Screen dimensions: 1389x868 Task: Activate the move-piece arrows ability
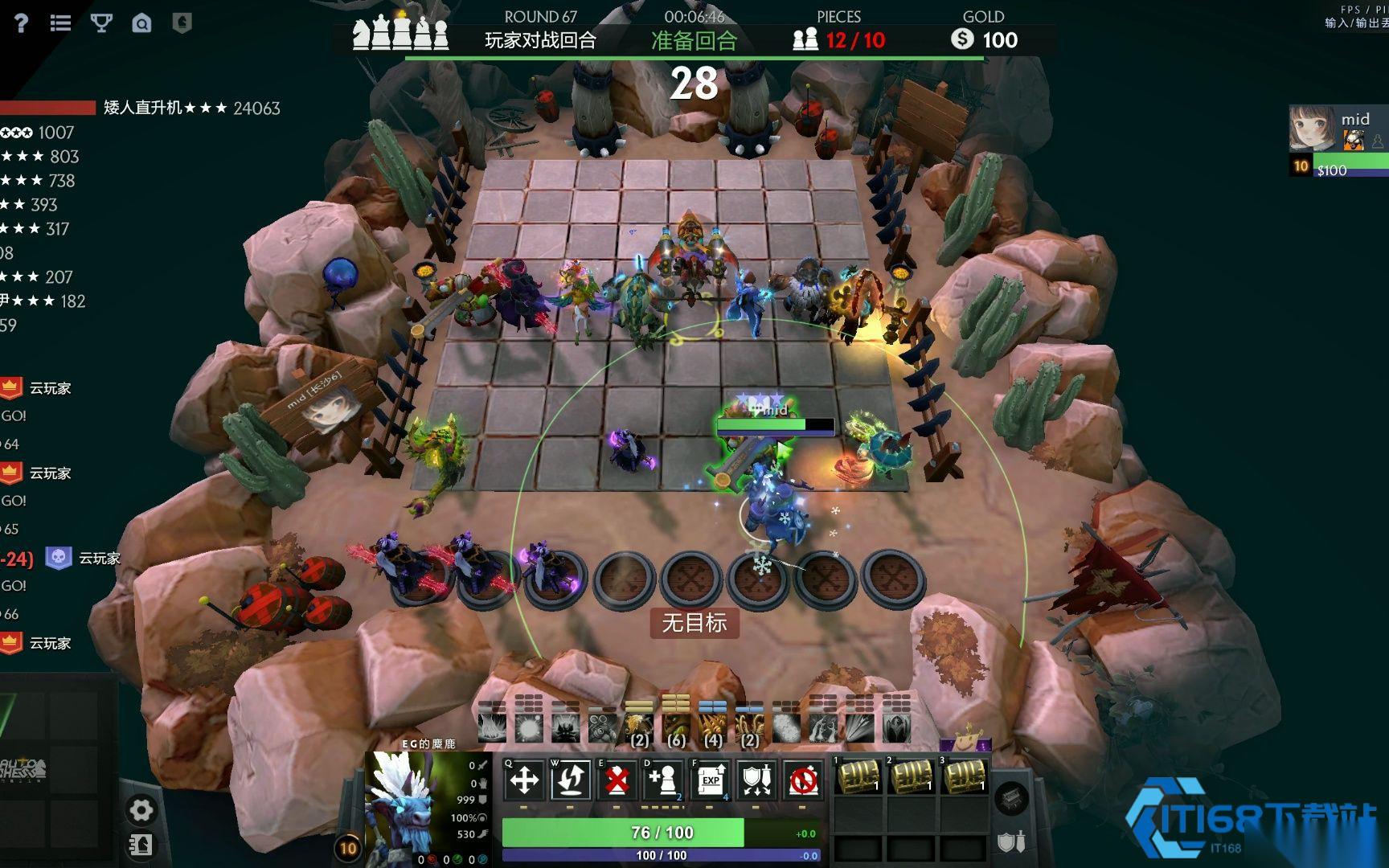[524, 780]
